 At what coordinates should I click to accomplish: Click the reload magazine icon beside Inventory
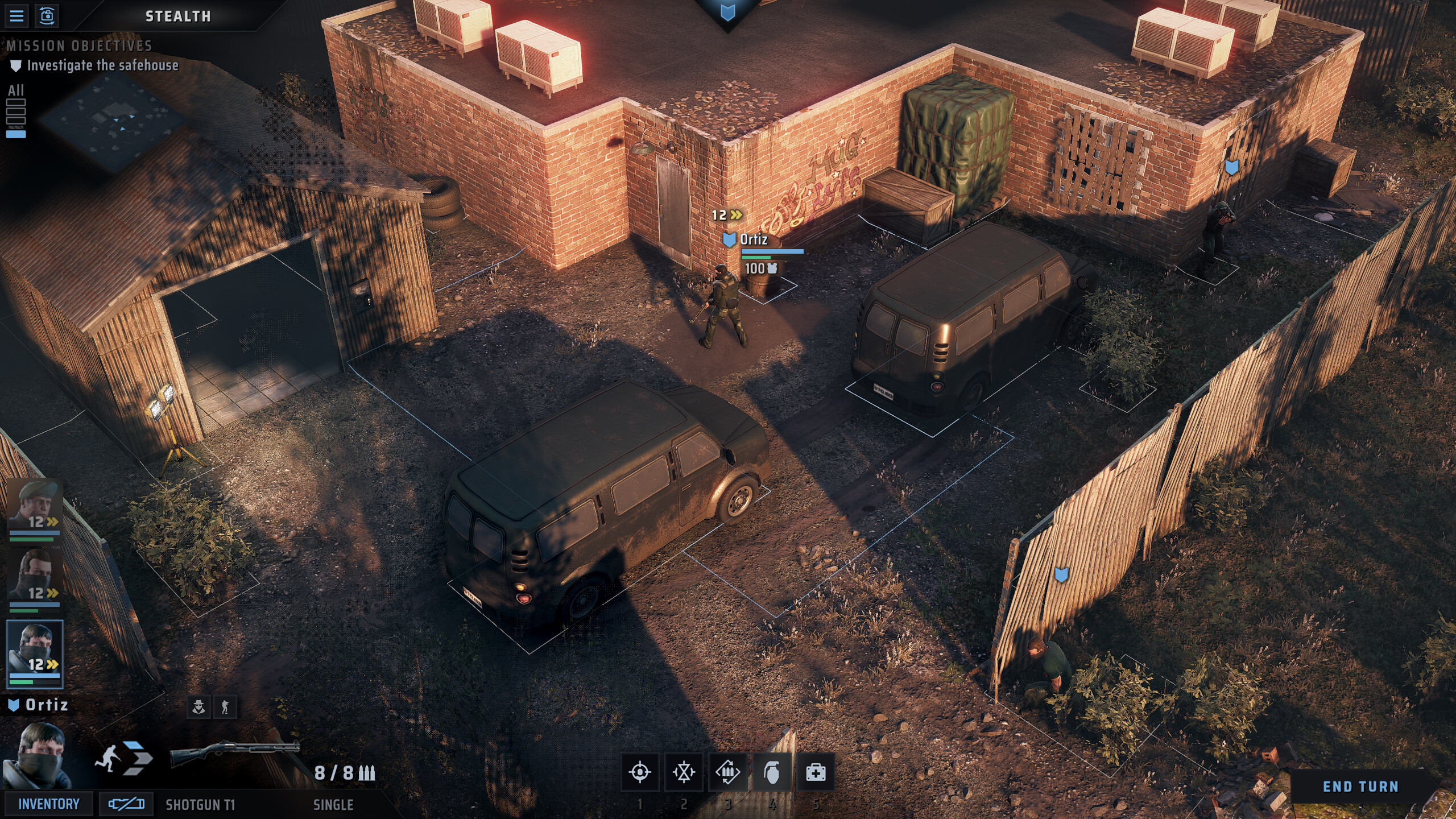121,804
